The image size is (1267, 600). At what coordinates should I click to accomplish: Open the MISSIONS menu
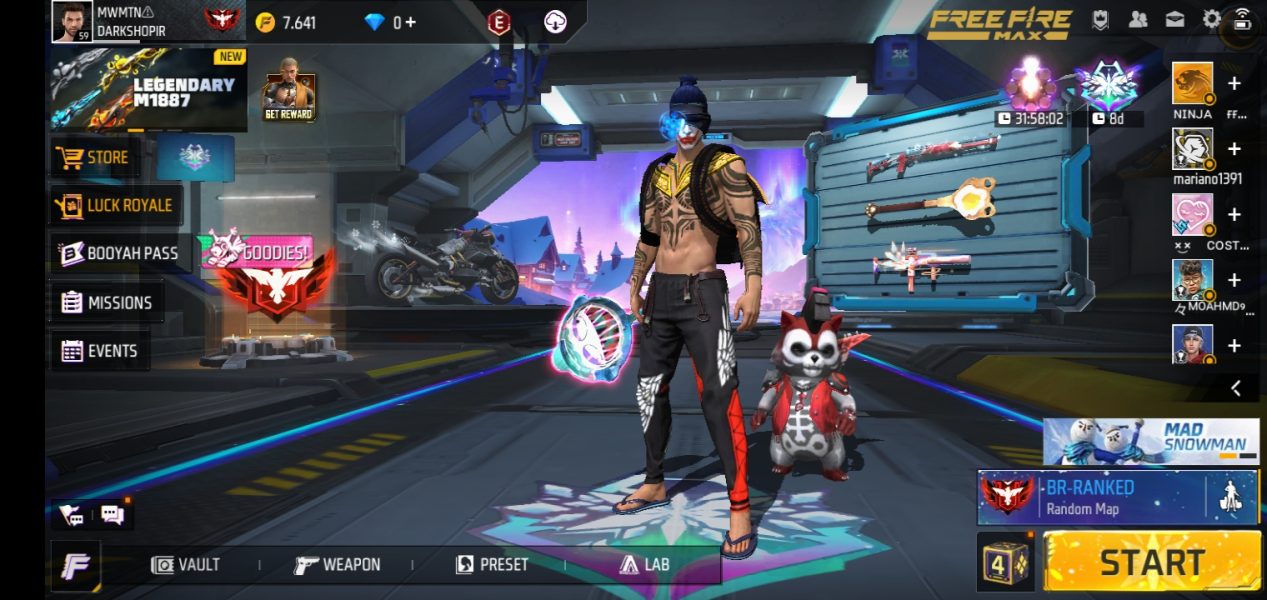point(106,302)
